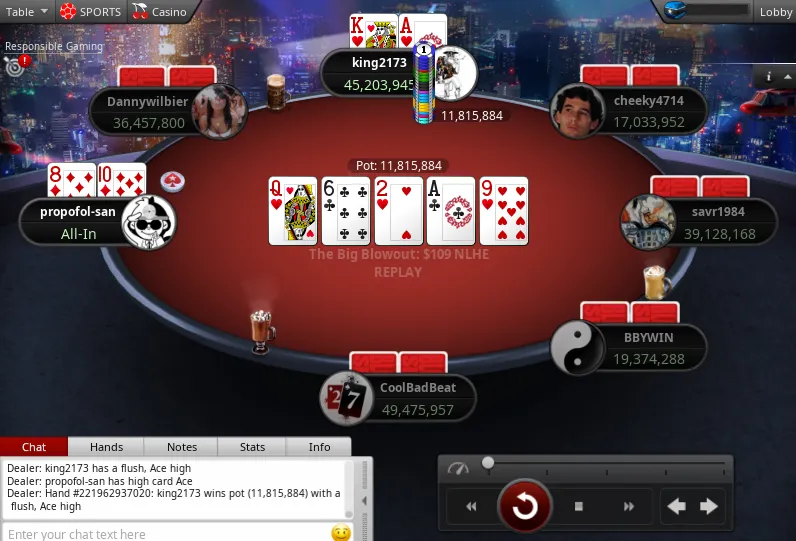Restart the hand replay with the red button

523,507
